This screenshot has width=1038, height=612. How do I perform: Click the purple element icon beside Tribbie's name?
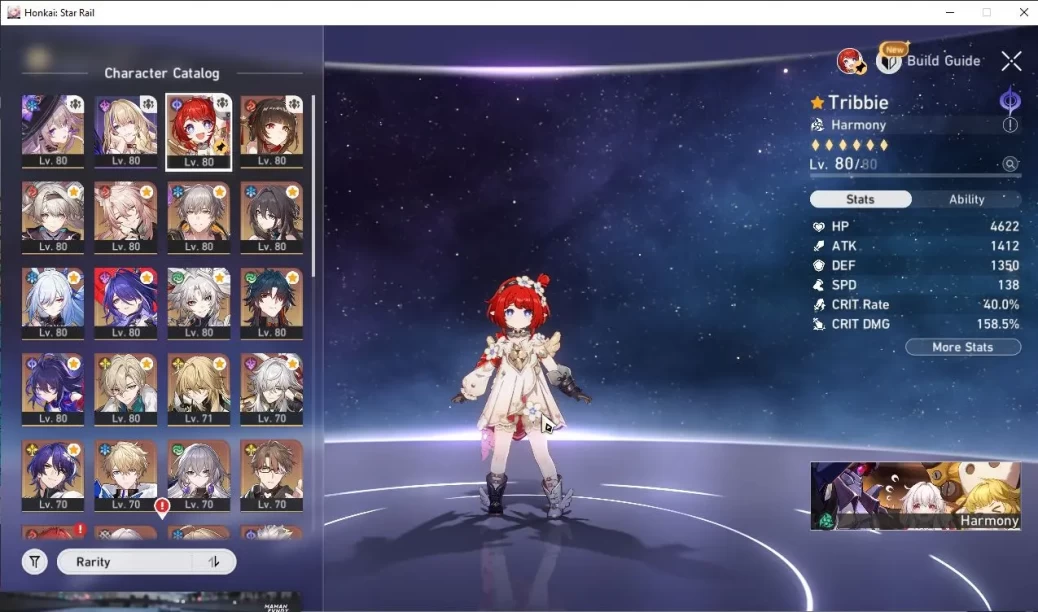click(1010, 100)
